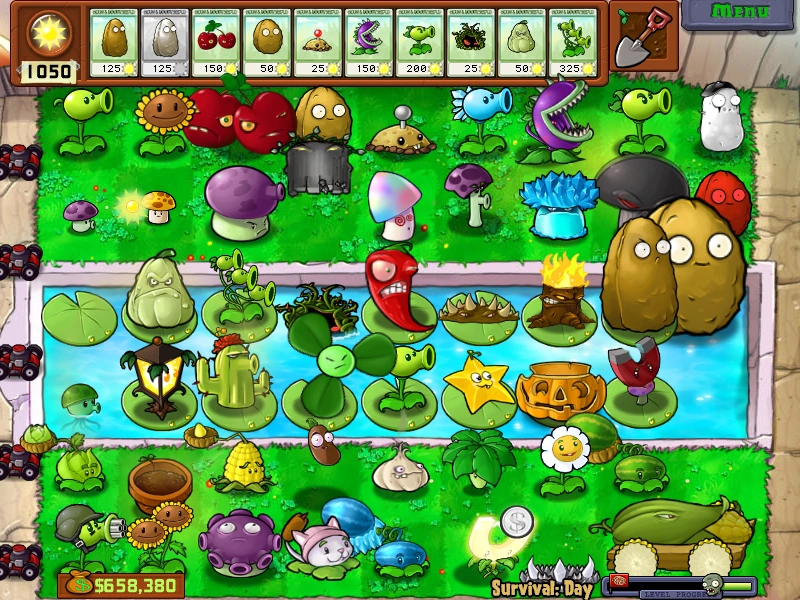Image resolution: width=800 pixels, height=600 pixels.
Task: Open the Menu button
Action: click(x=741, y=13)
